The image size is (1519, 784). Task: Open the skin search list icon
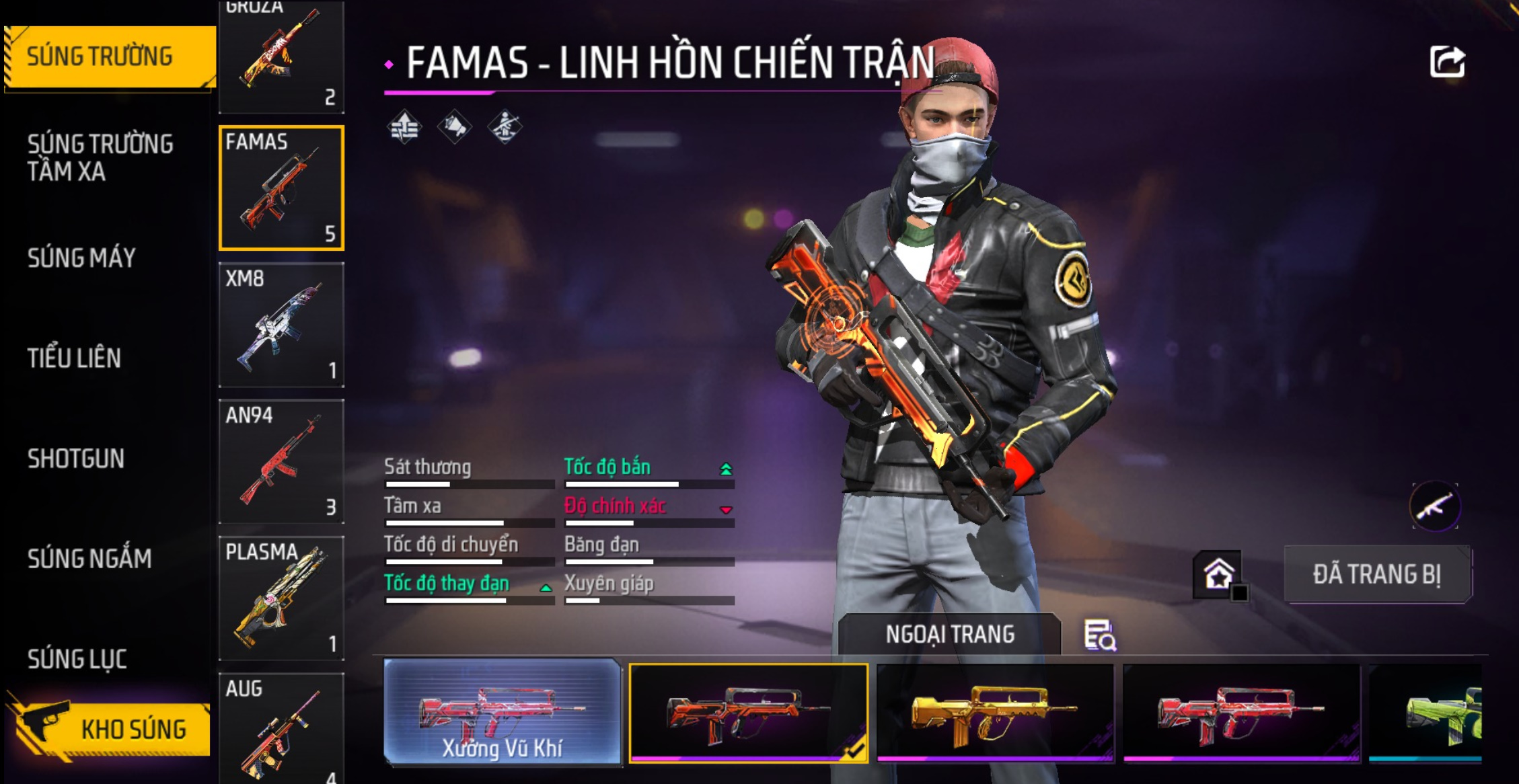pos(1100,635)
